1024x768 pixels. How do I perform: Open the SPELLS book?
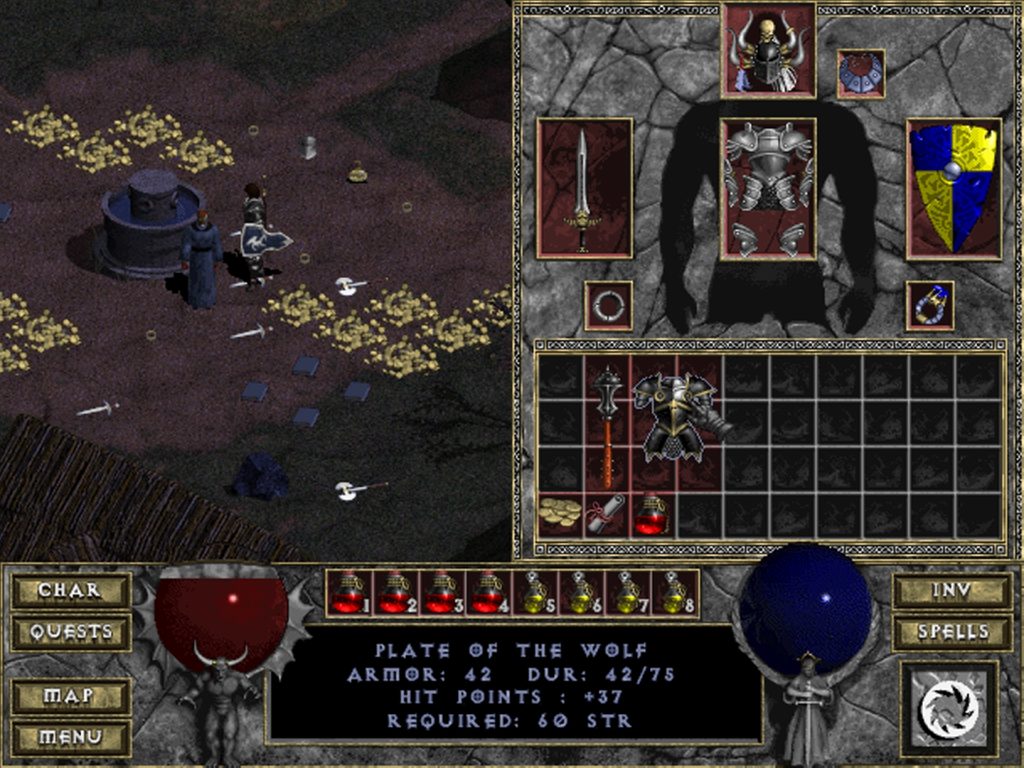(952, 632)
